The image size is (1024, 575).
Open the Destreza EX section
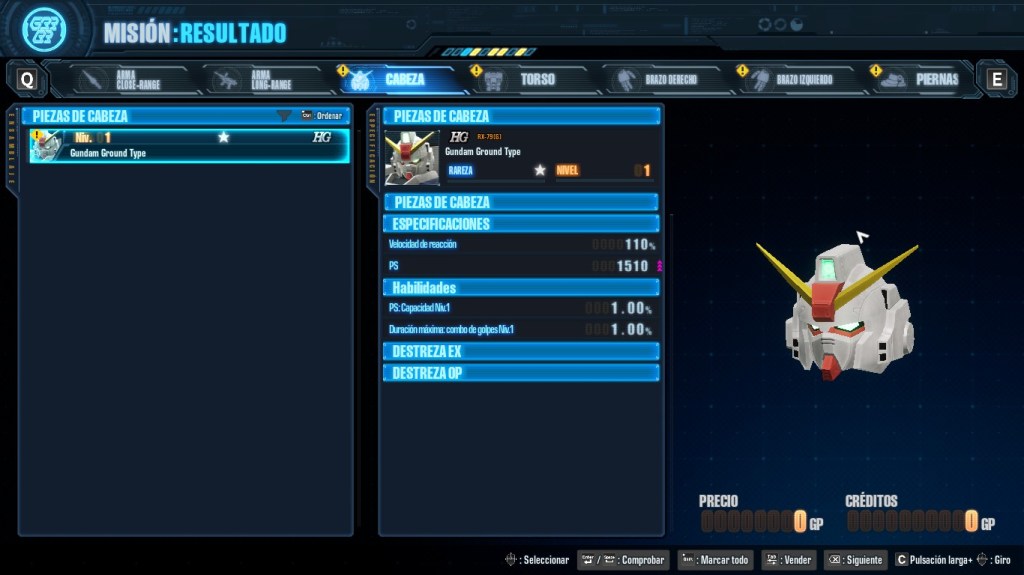(x=520, y=352)
